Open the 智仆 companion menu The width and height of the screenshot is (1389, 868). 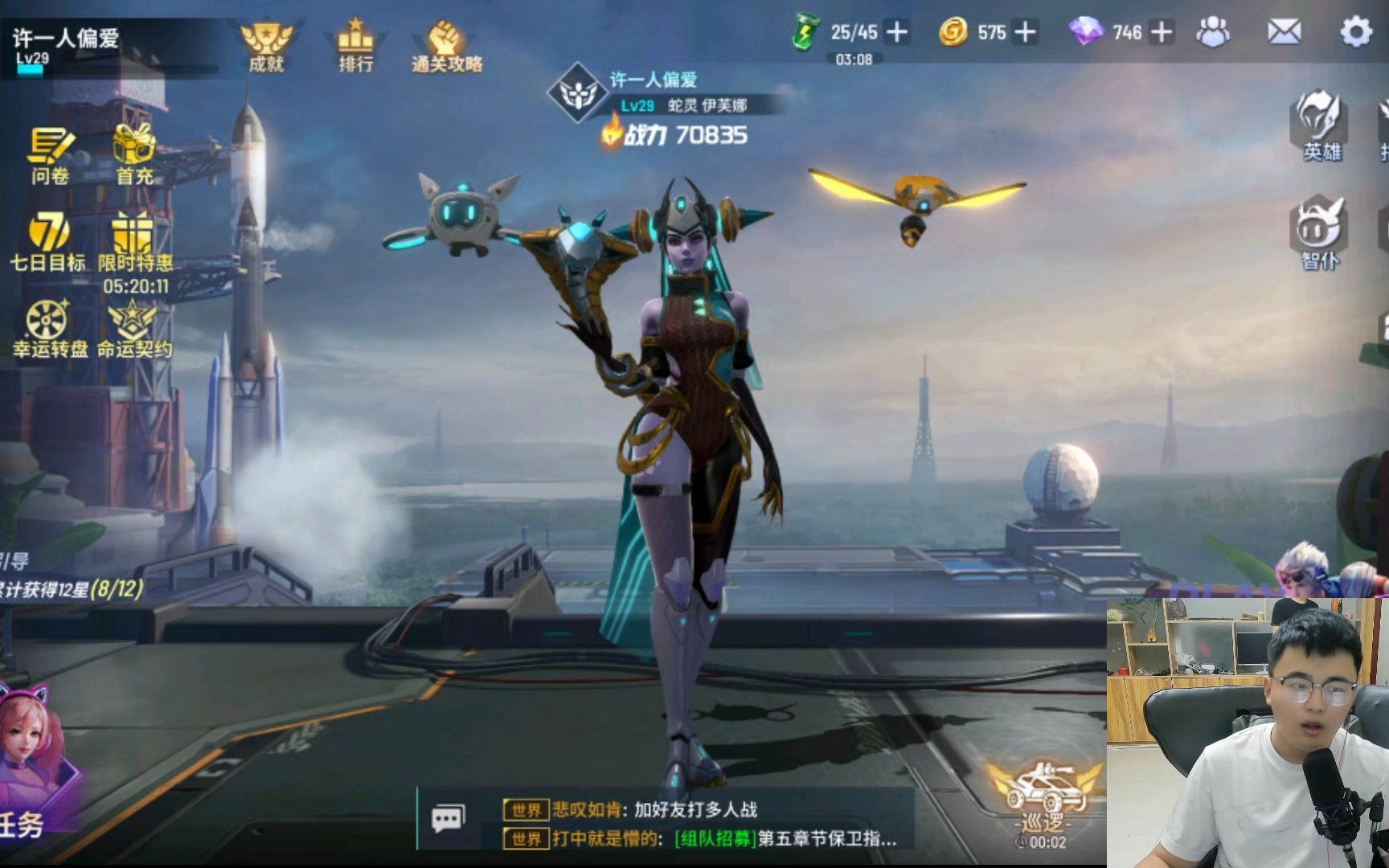pos(1320,231)
